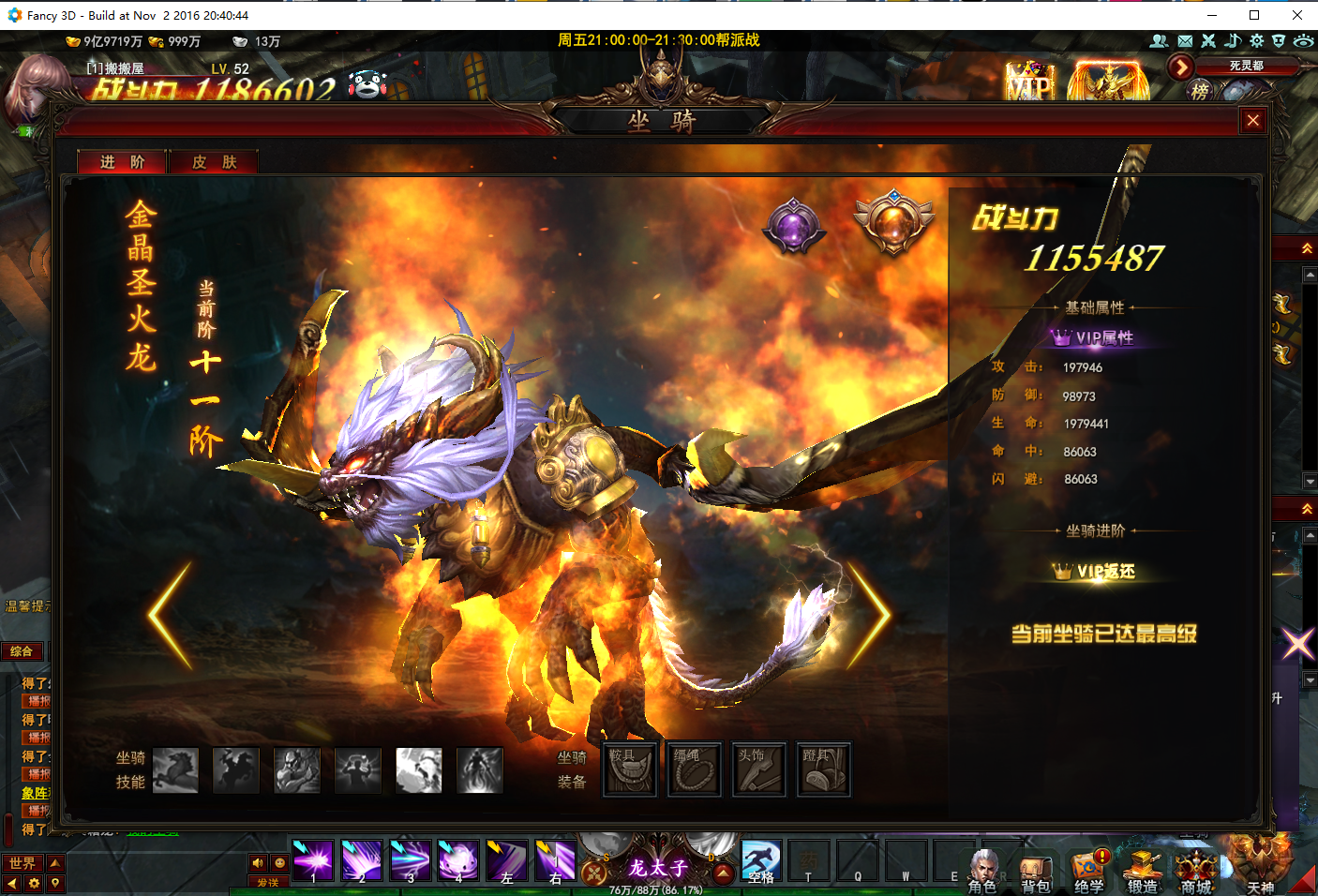Click the purple orb emblem icon
The width and height of the screenshot is (1318, 896).
tap(793, 227)
